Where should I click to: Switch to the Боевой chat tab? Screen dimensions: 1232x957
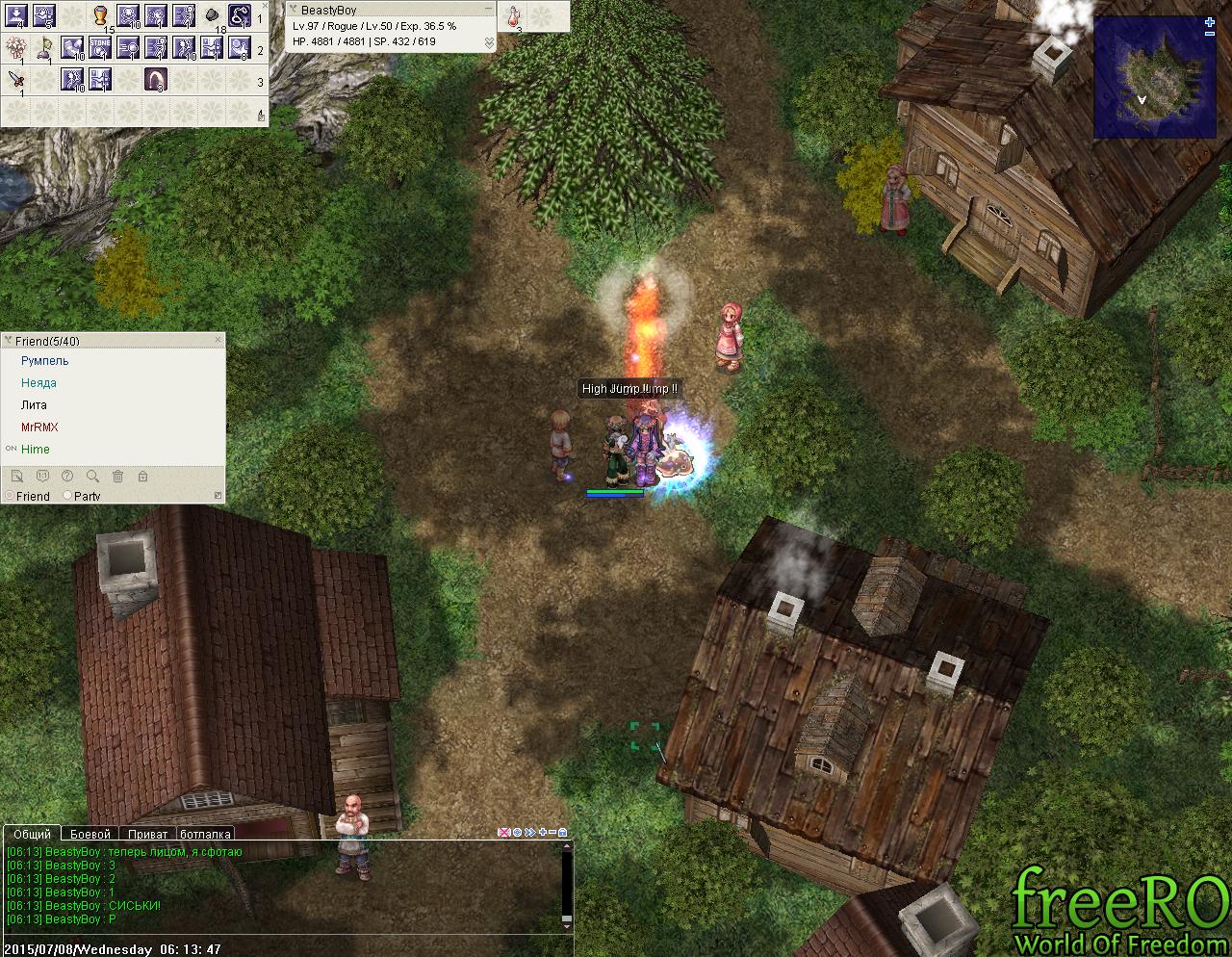pyautogui.click(x=90, y=834)
